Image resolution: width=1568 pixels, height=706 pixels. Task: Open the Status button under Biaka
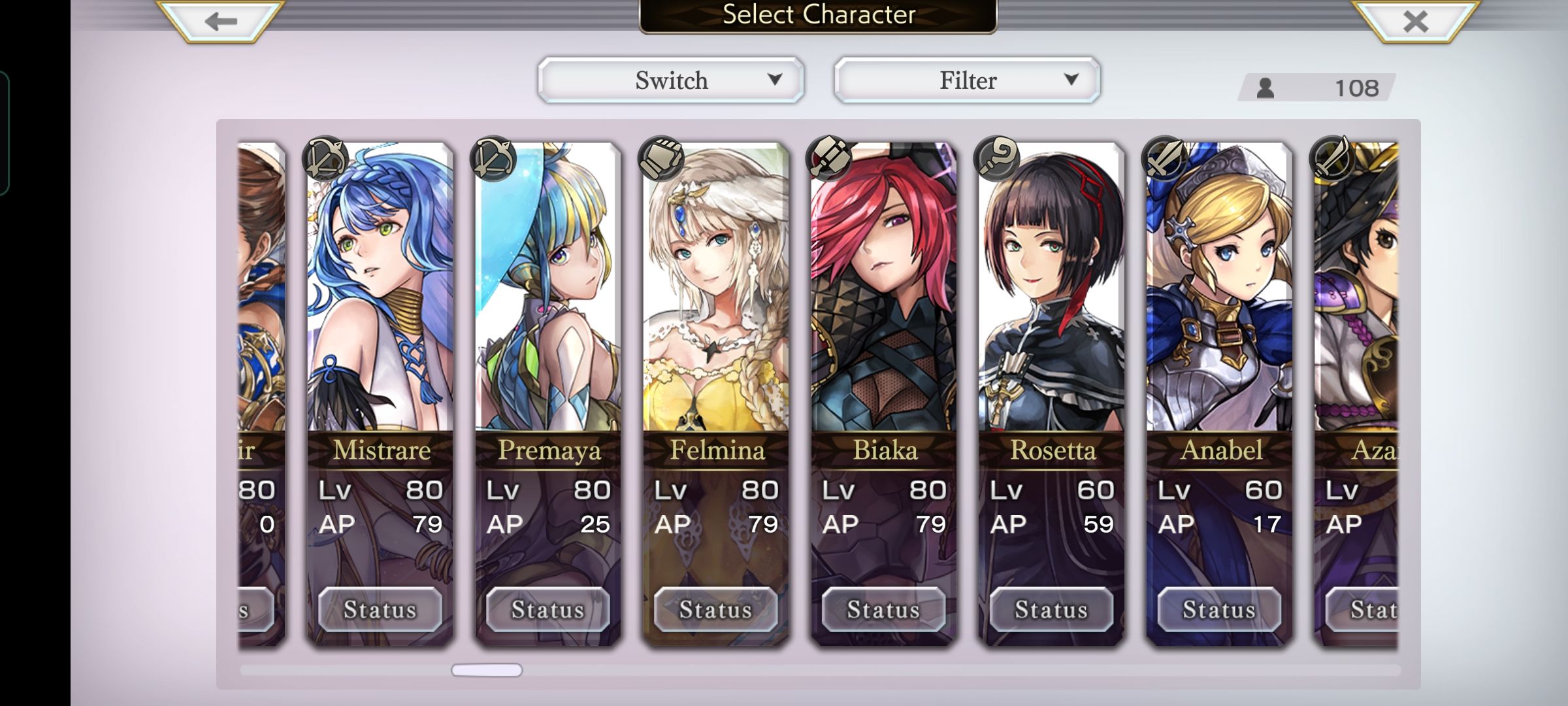(x=883, y=609)
